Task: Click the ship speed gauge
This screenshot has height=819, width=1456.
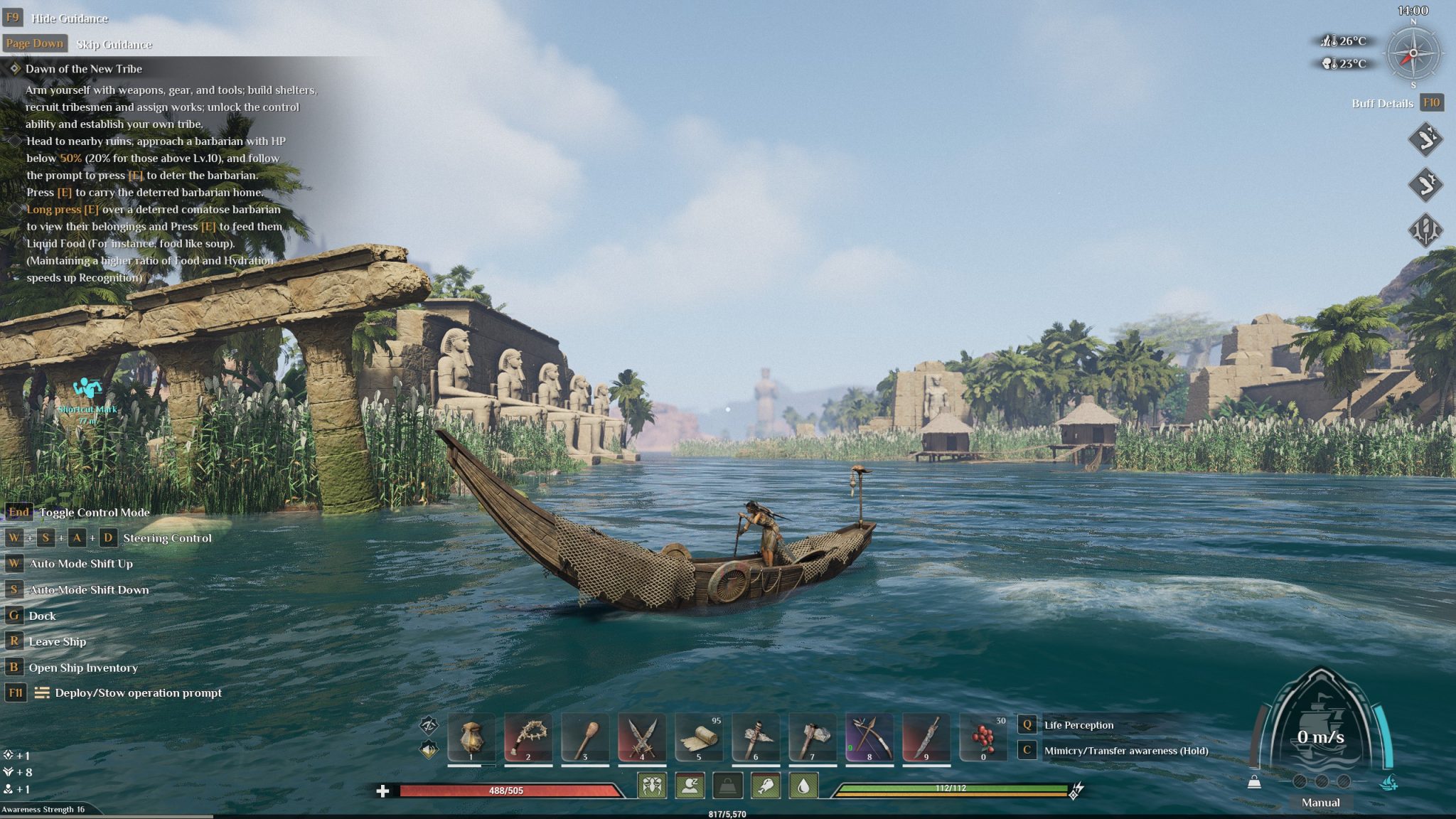Action: coord(1321,737)
